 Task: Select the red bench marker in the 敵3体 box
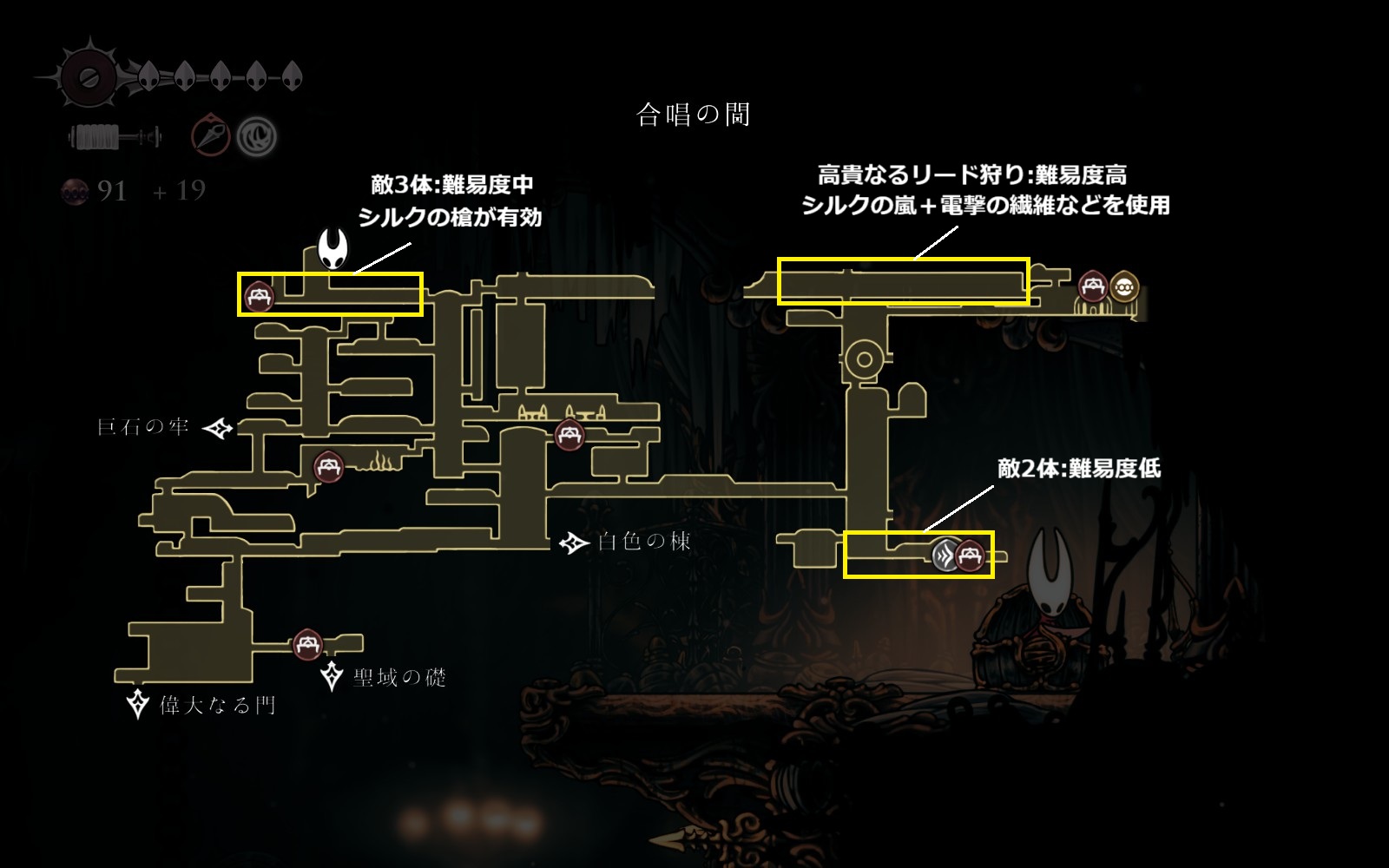tap(259, 297)
